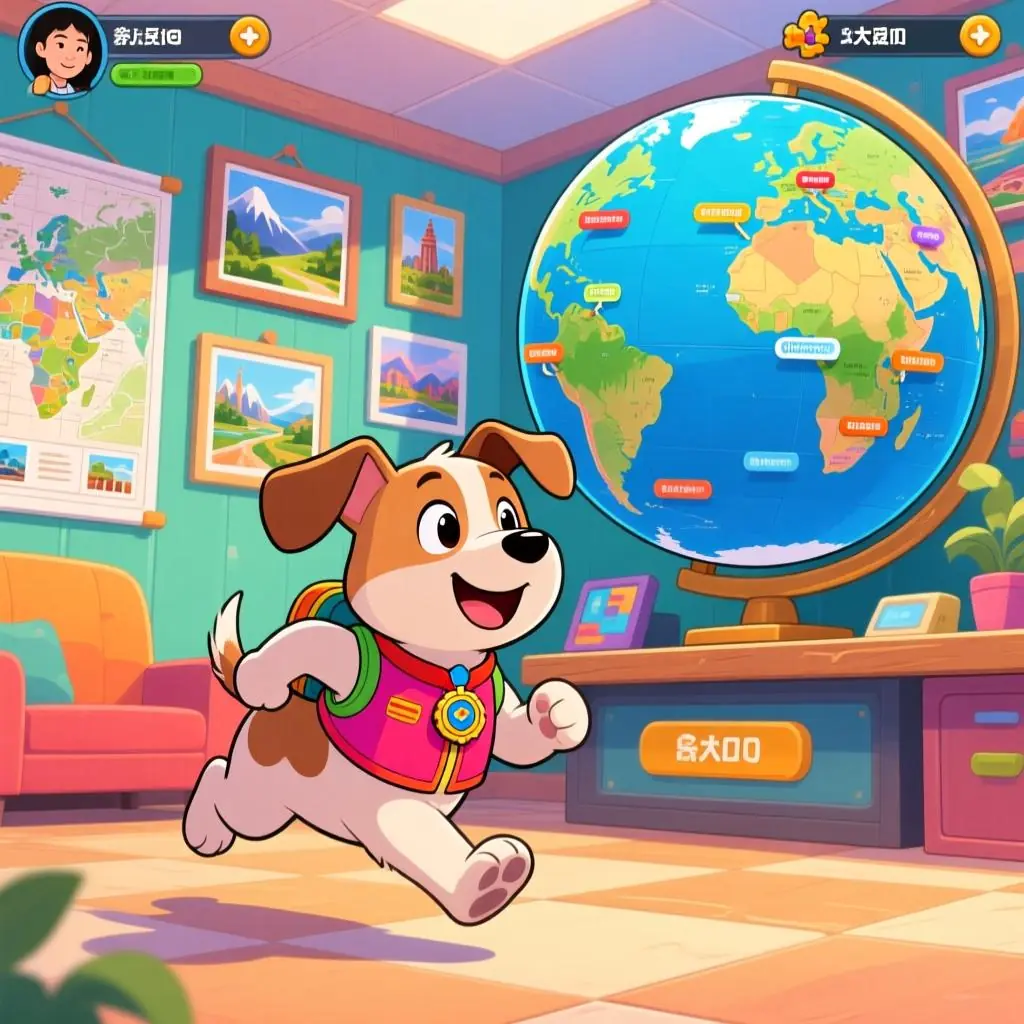
Task: Open the red marker below South America's coast
Action: pos(682,489)
